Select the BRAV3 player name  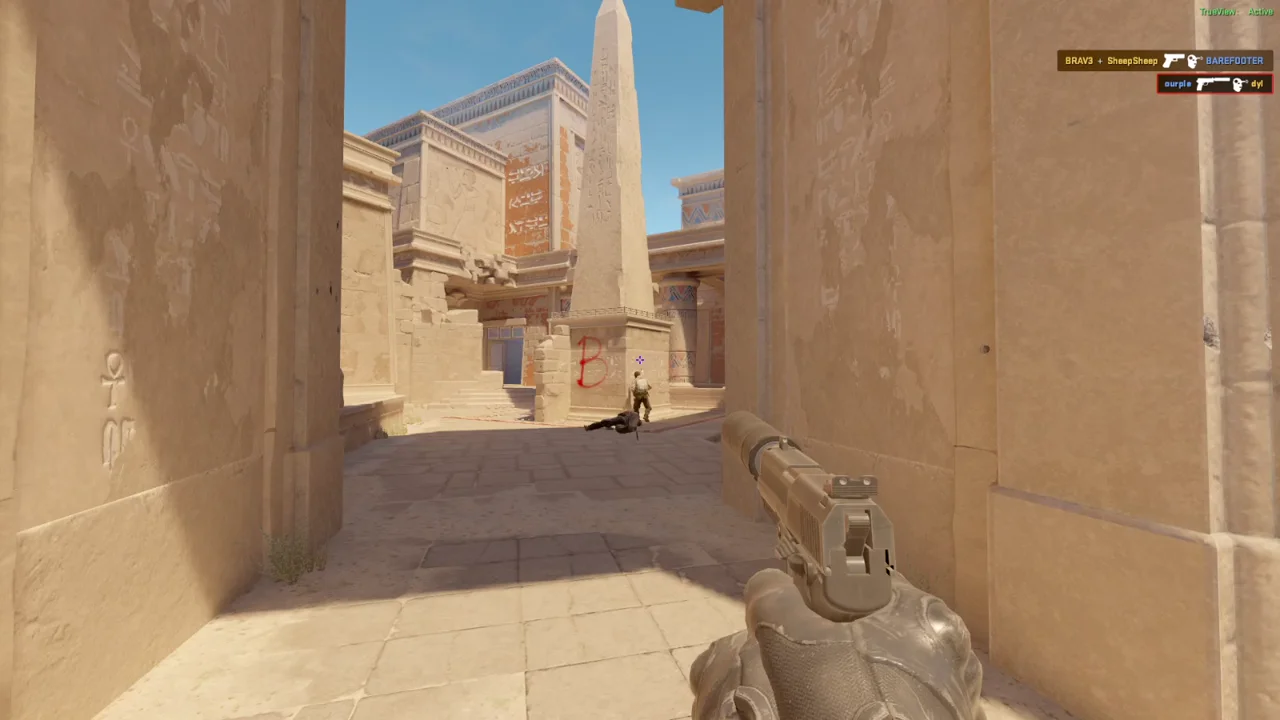(x=1078, y=60)
